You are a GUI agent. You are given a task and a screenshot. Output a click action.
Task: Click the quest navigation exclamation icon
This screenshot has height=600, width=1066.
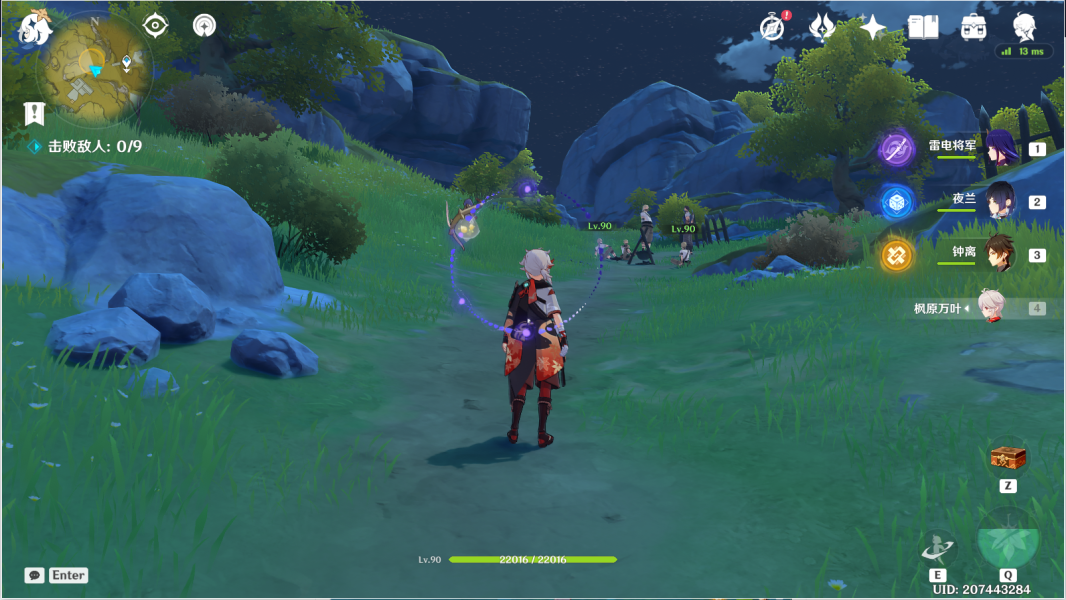pos(36,112)
